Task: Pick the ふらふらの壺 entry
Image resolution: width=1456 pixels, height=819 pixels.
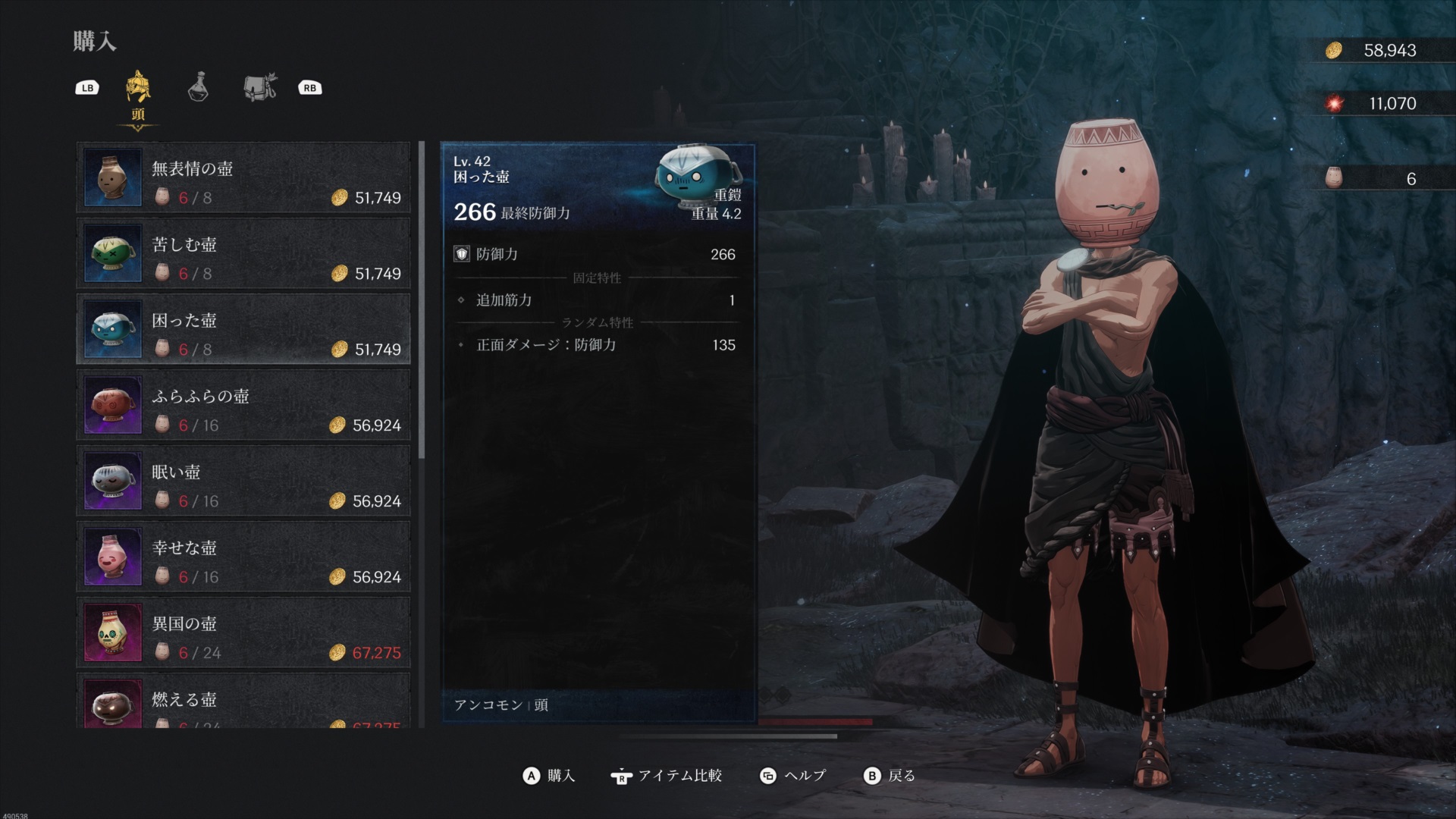Action: [243, 406]
